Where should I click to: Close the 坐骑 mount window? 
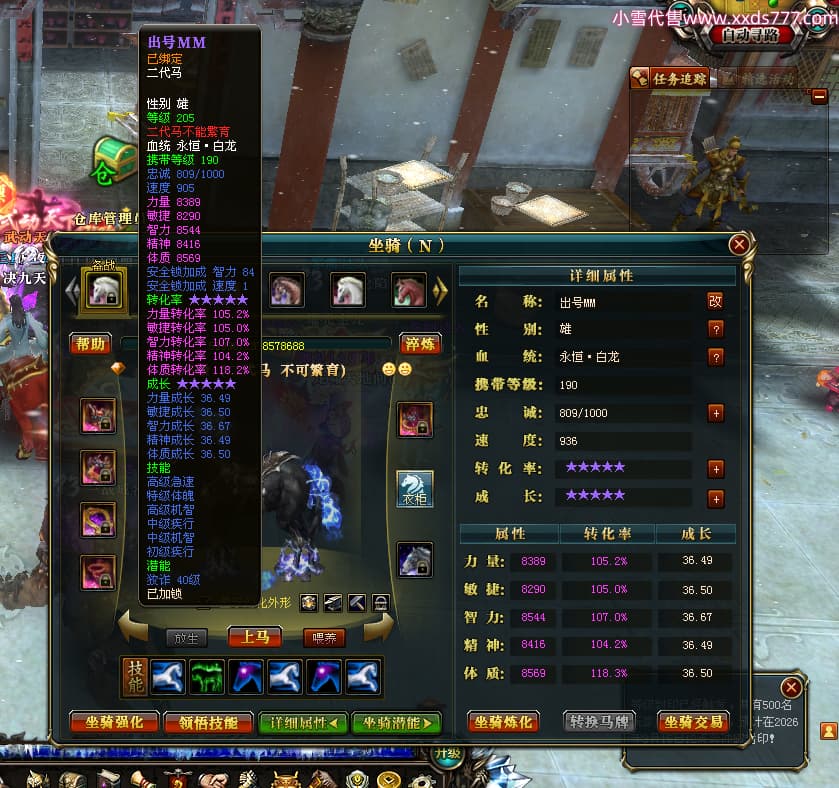pos(739,245)
